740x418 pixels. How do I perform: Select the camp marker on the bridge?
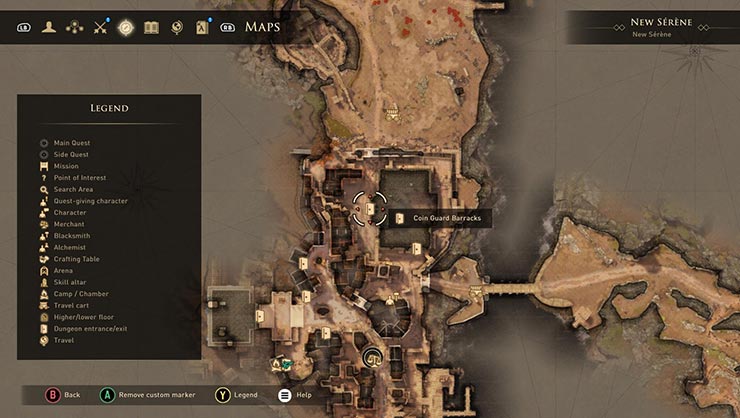pos(476,290)
